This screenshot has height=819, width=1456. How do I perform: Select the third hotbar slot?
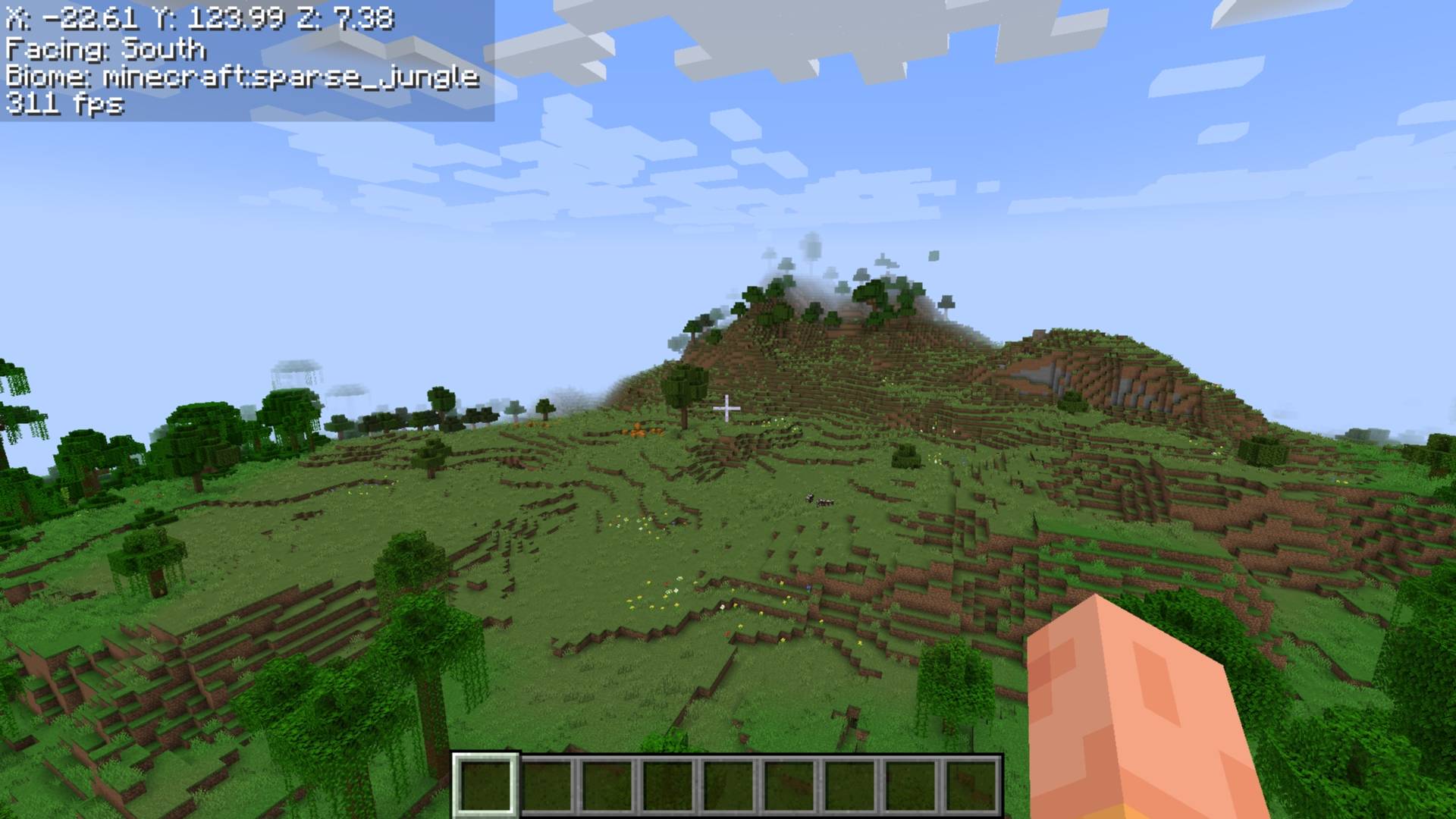[607, 785]
